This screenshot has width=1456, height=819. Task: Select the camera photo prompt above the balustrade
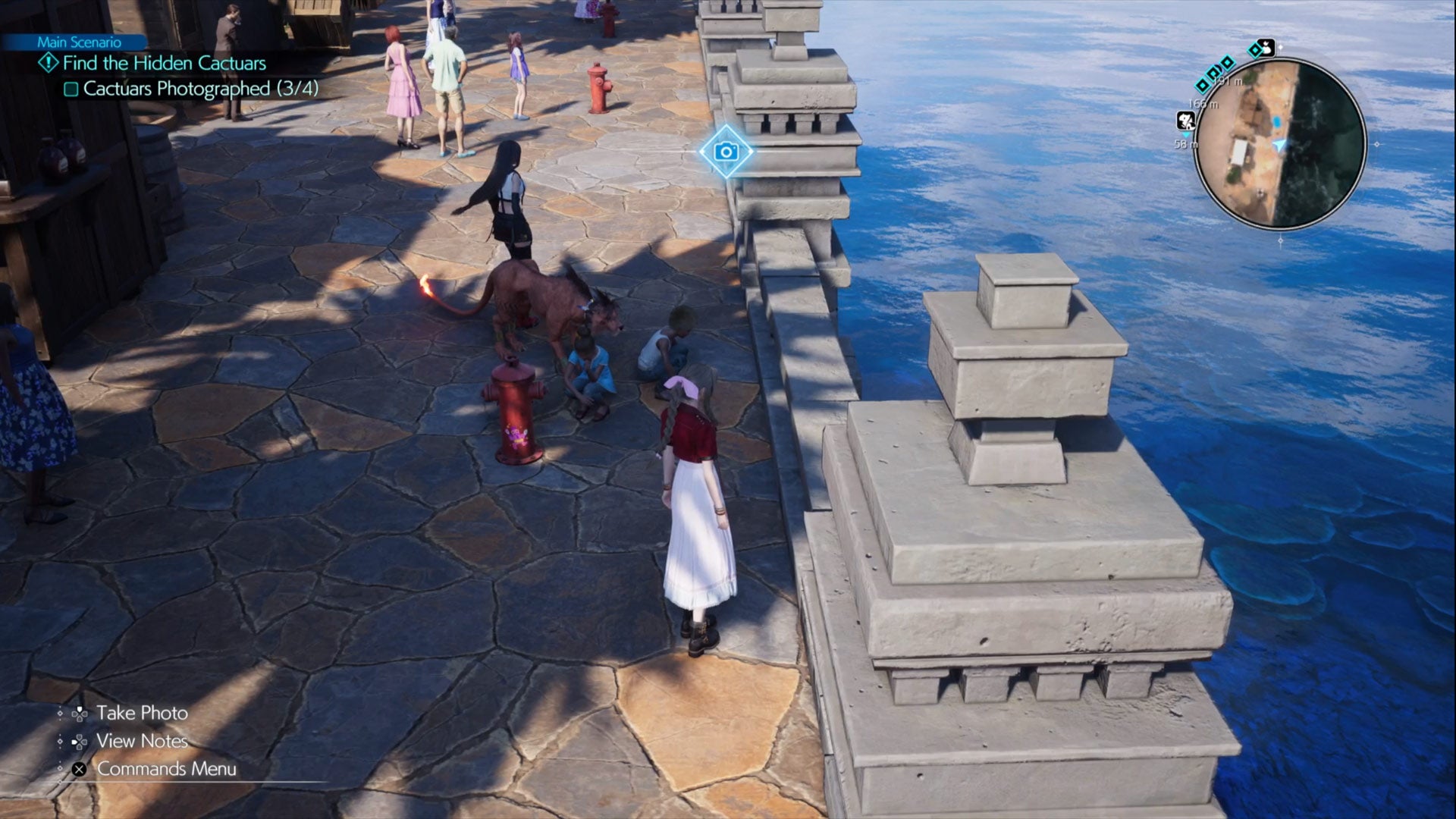coord(727,152)
